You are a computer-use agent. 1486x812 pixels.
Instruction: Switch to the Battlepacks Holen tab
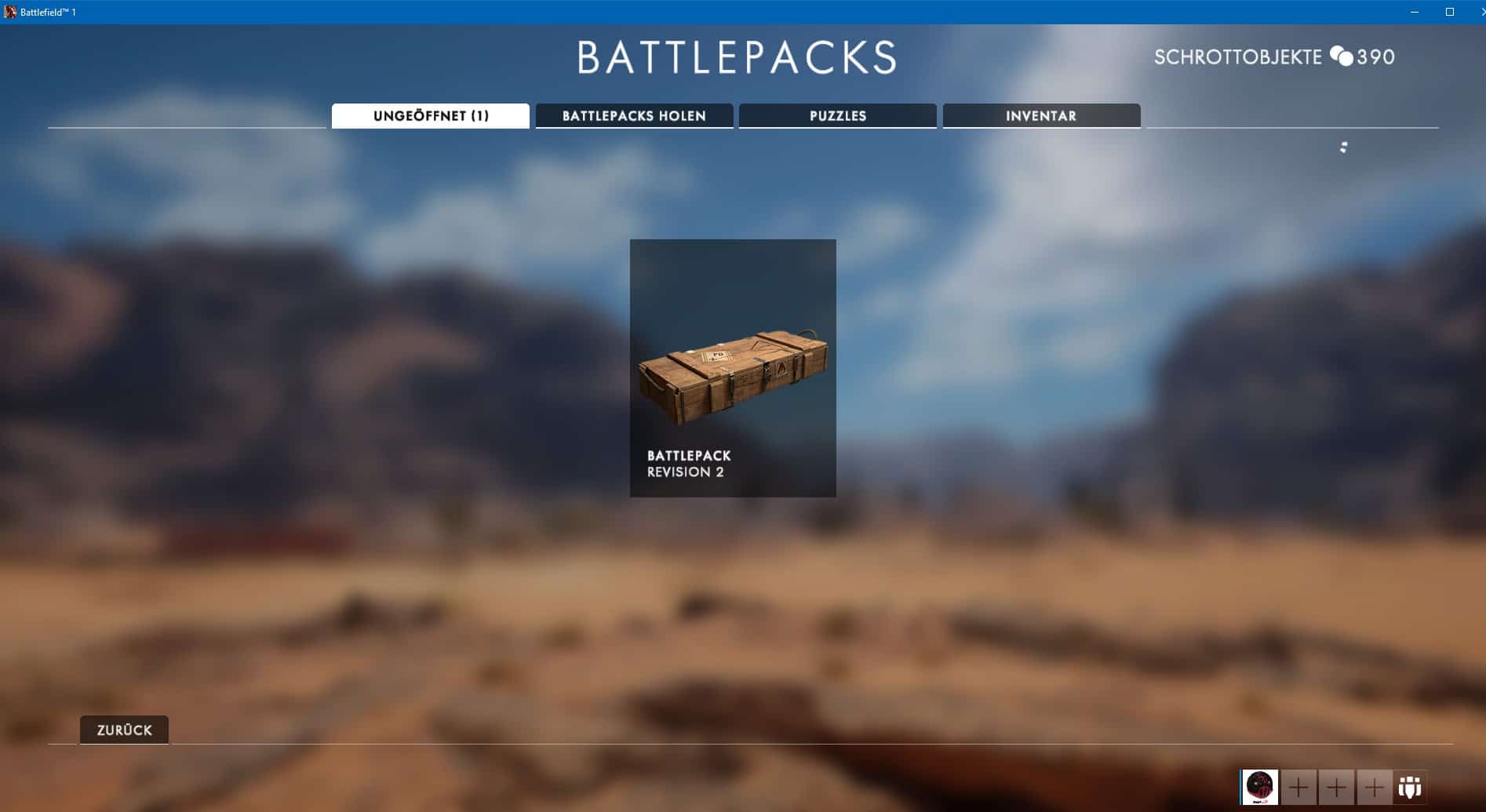tap(634, 115)
